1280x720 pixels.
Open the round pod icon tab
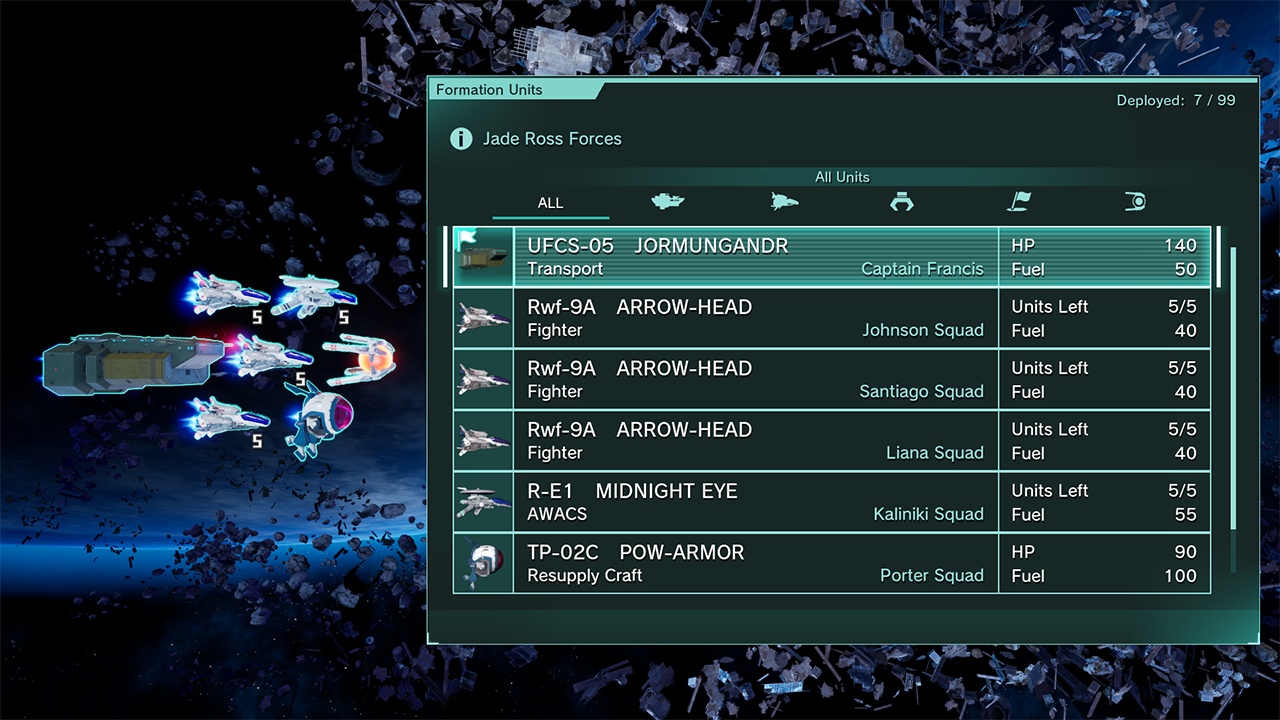[x=1134, y=202]
